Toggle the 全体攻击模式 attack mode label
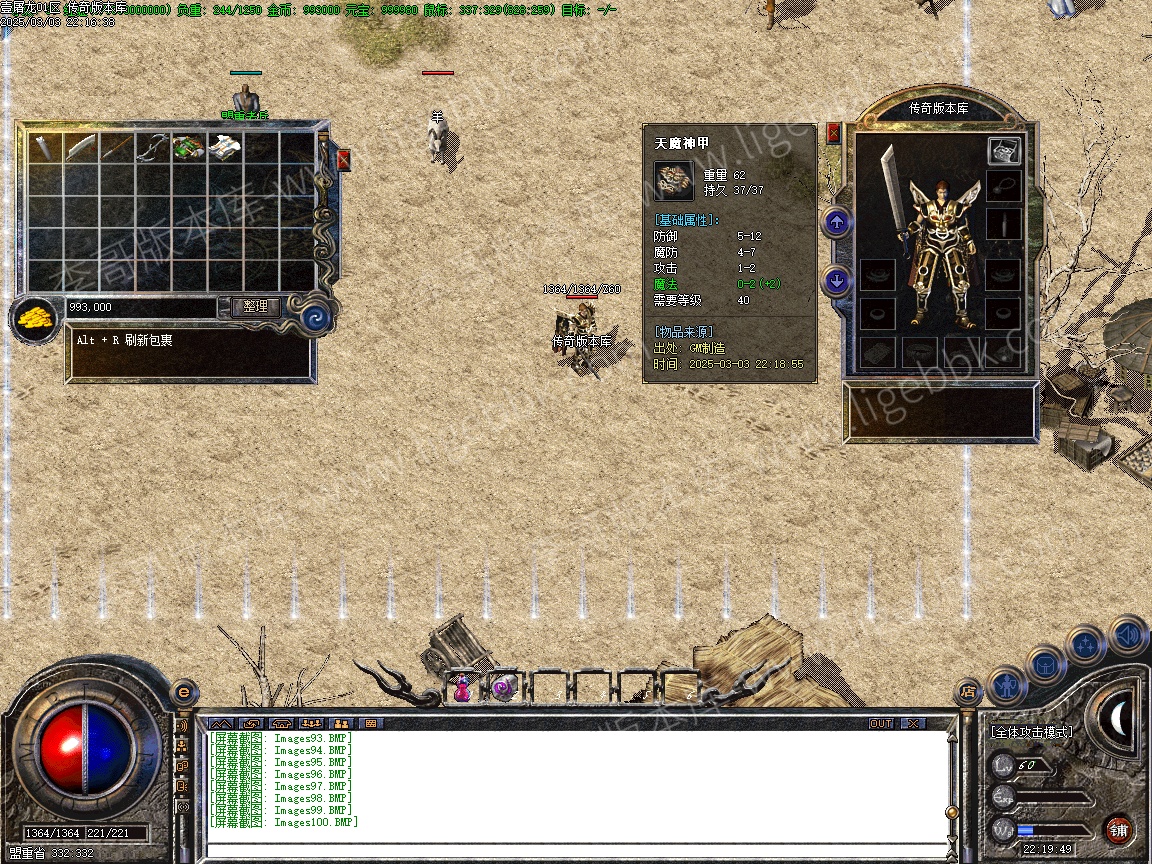 coord(1031,732)
